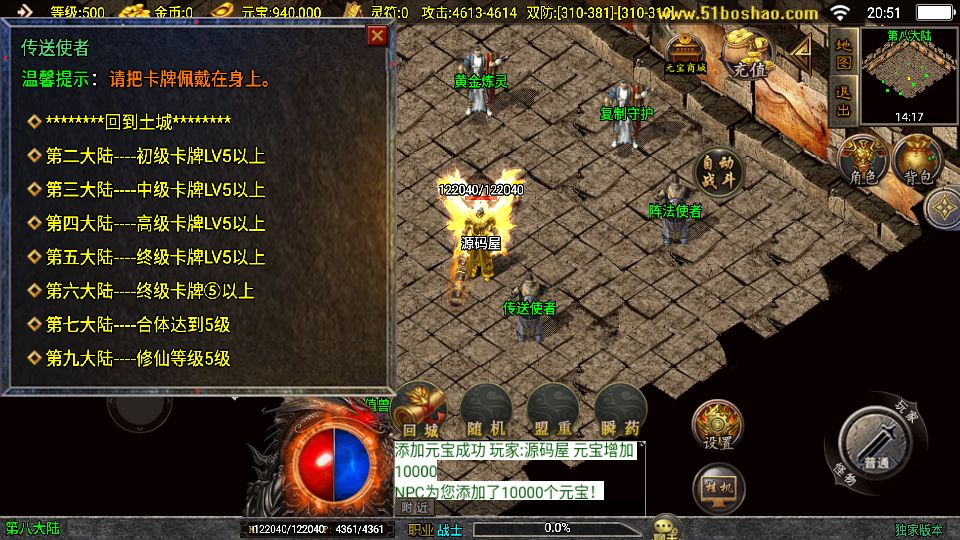Teleport to 第六大陆

tap(150, 291)
